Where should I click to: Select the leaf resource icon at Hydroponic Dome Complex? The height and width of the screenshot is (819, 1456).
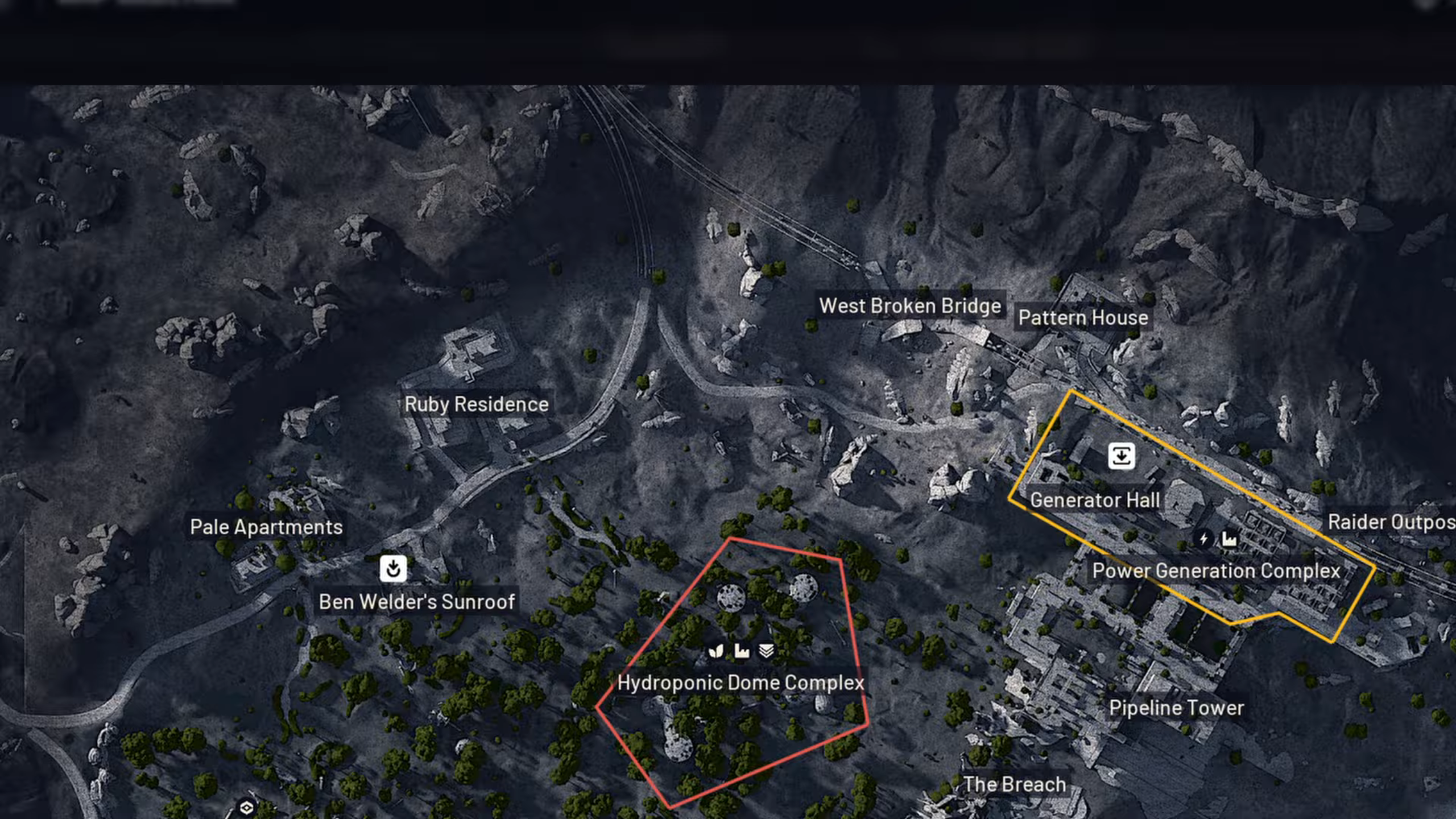[717, 651]
